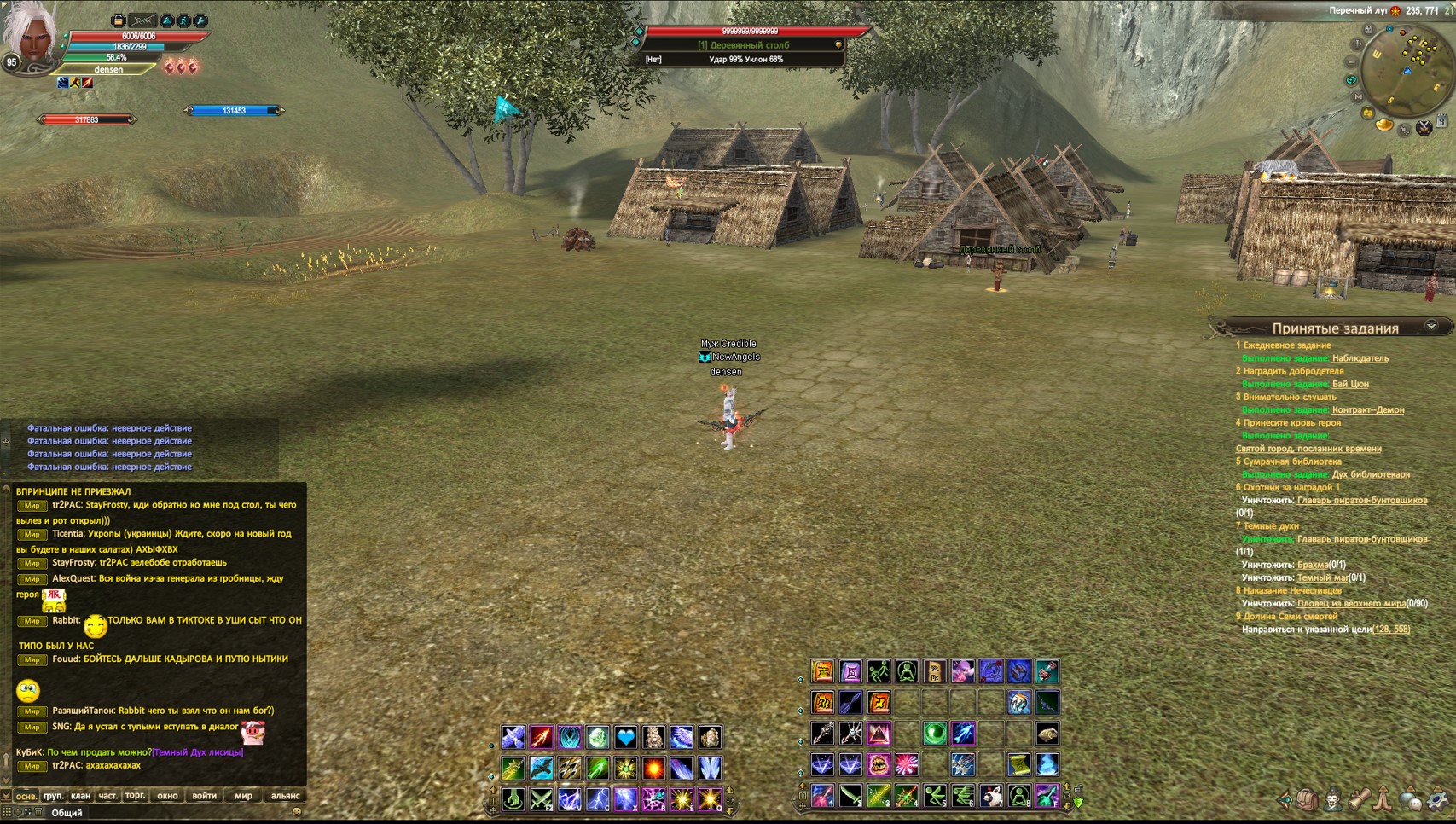Switch to the «клан» chat tab

point(80,796)
